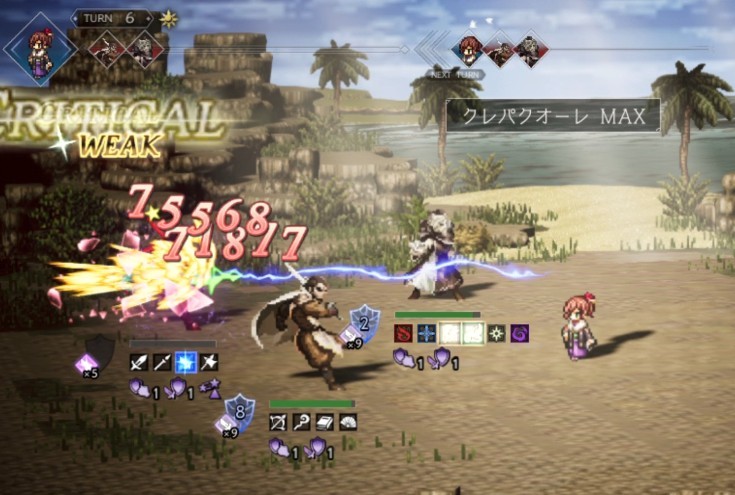This screenshot has width=735, height=495.
Task: Select the red-haired portrait in the next-turn order
Action: (x=468, y=48)
